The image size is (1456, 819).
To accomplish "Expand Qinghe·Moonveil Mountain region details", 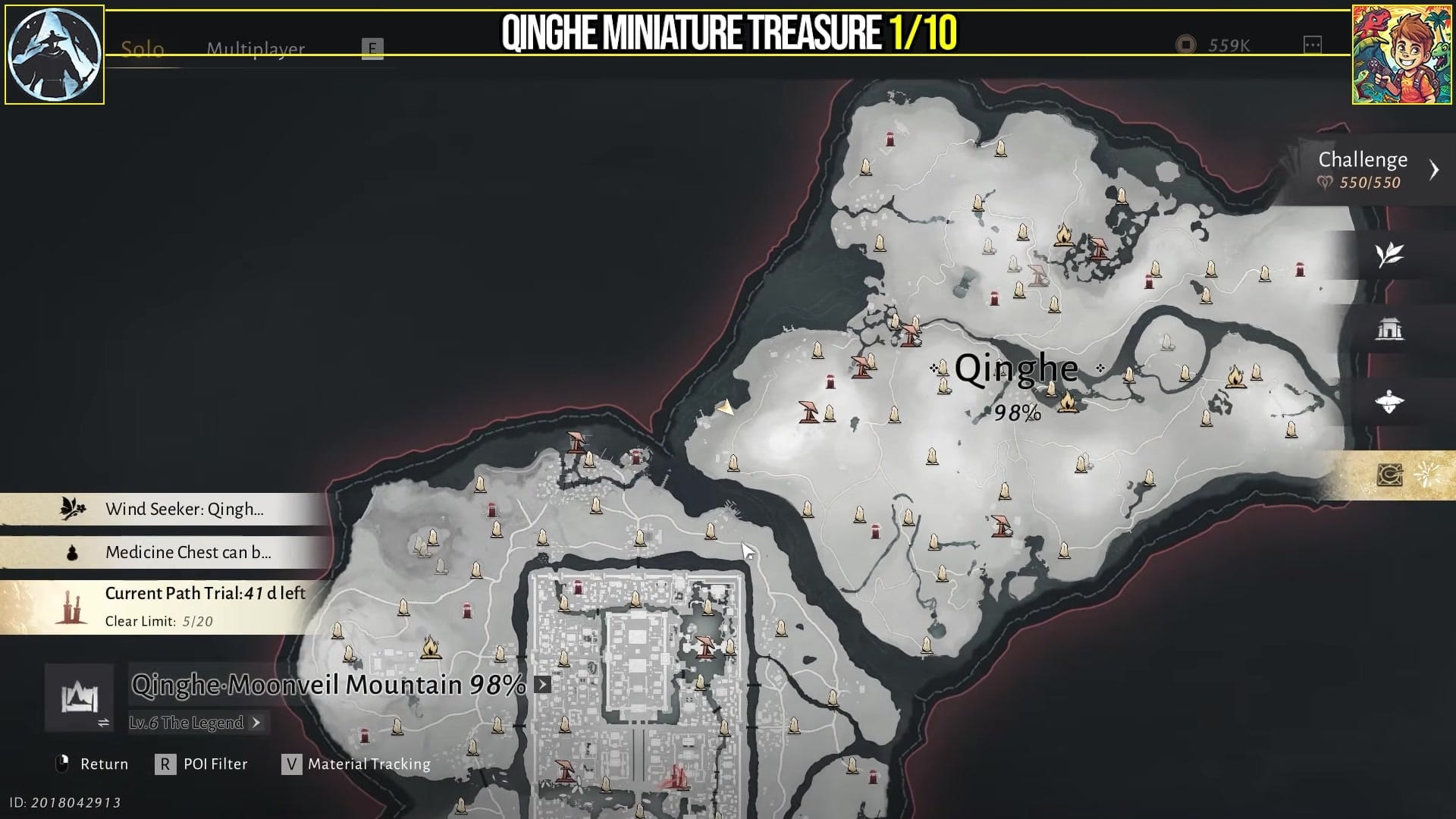I will point(541,685).
